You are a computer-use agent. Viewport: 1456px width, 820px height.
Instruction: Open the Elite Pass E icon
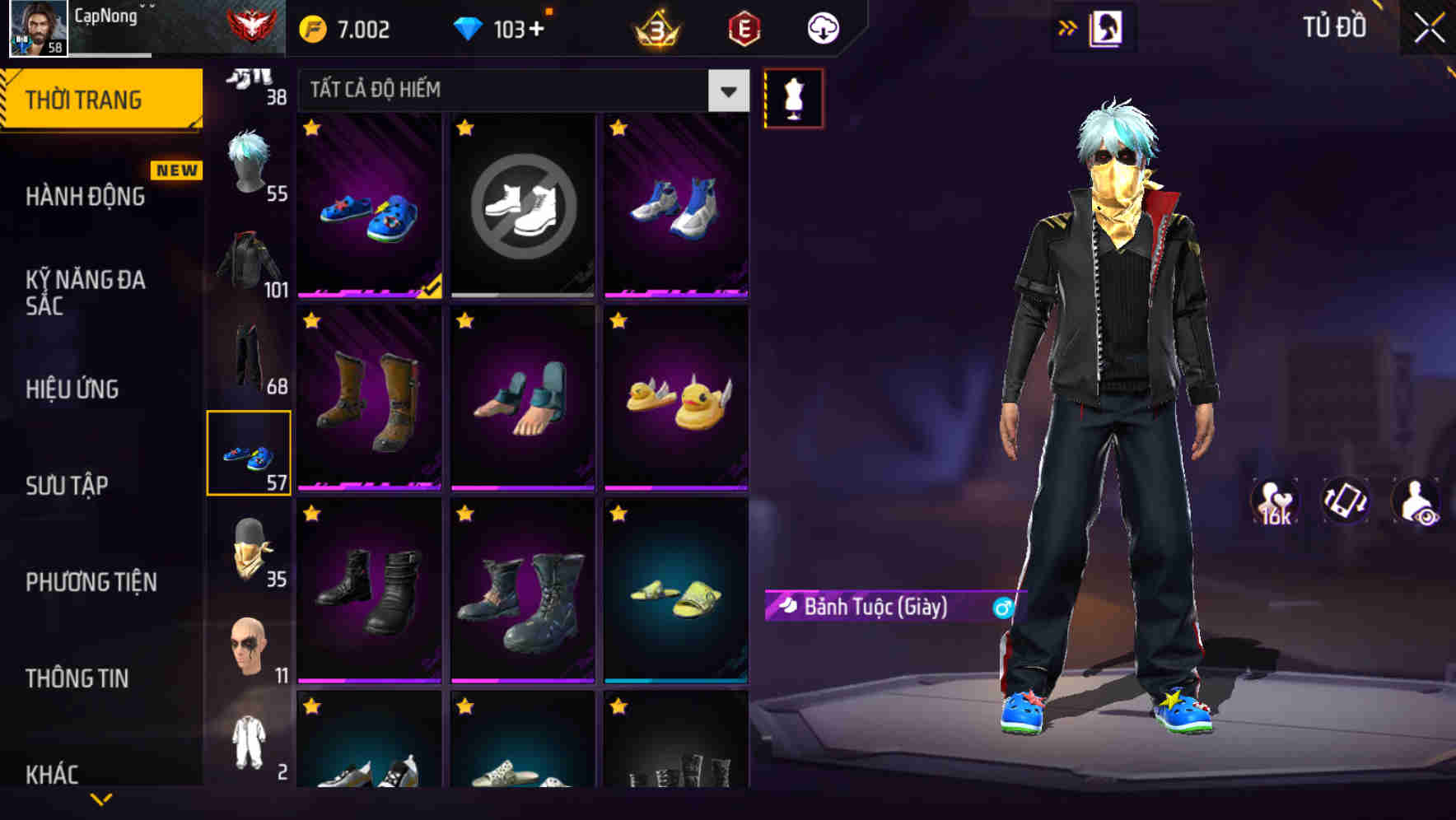744,27
